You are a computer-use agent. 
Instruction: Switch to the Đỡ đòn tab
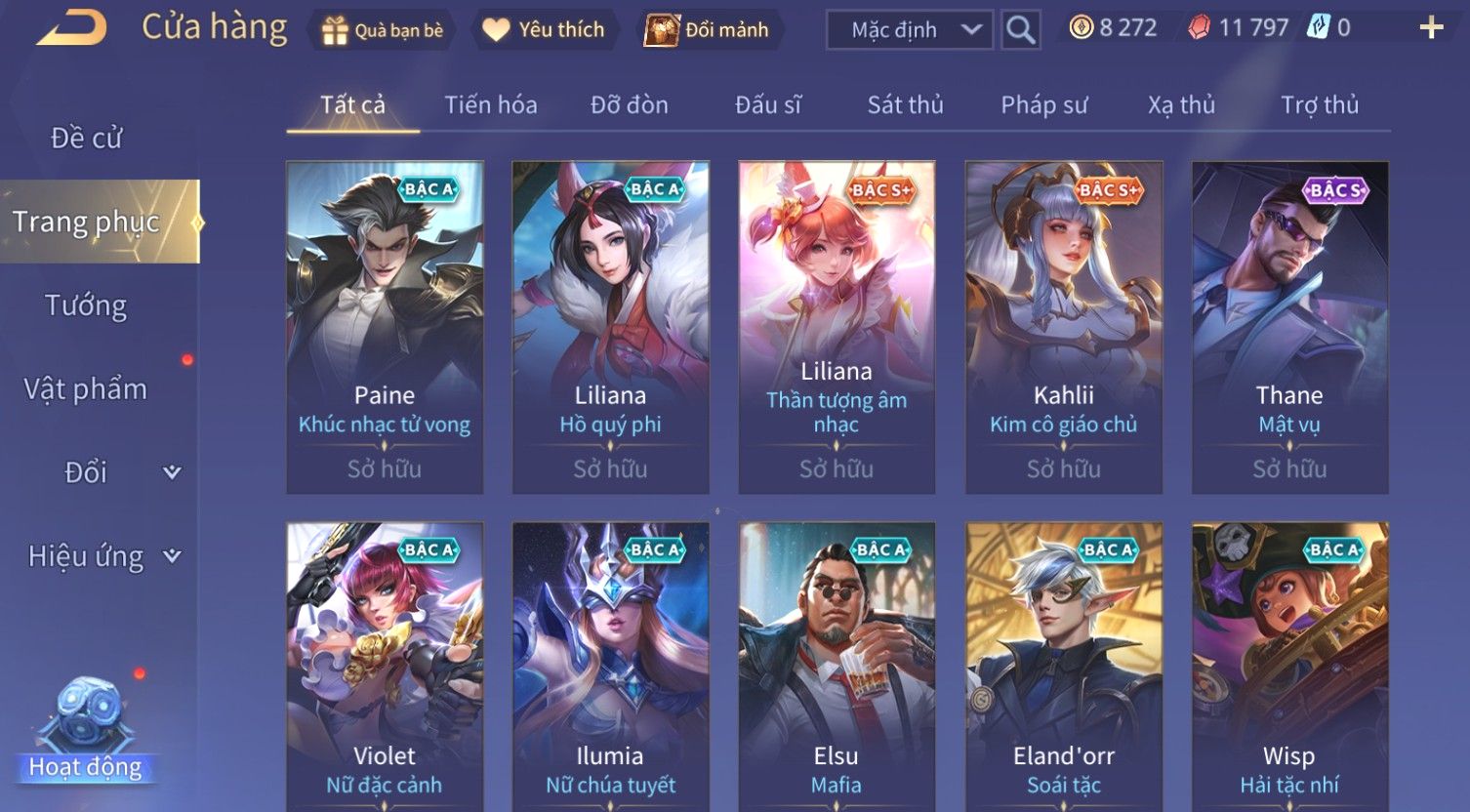point(630,105)
